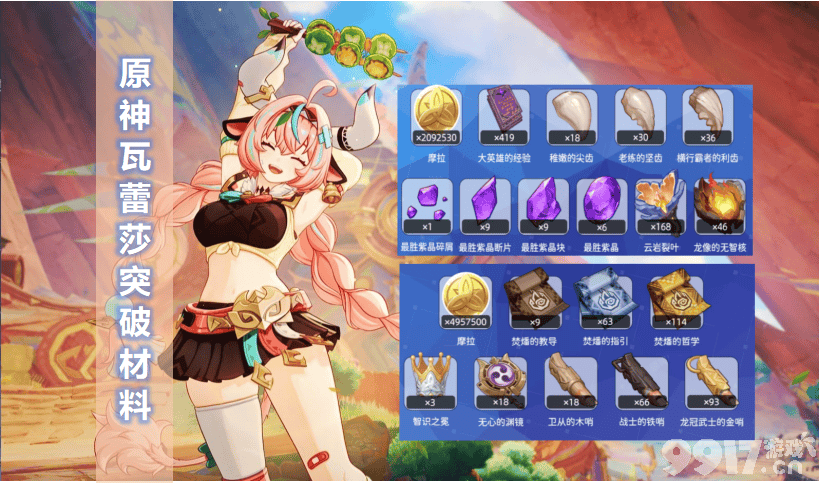Choose the 焚燔的教导 talent book slot
The image size is (819, 483).
pyautogui.click(x=534, y=301)
